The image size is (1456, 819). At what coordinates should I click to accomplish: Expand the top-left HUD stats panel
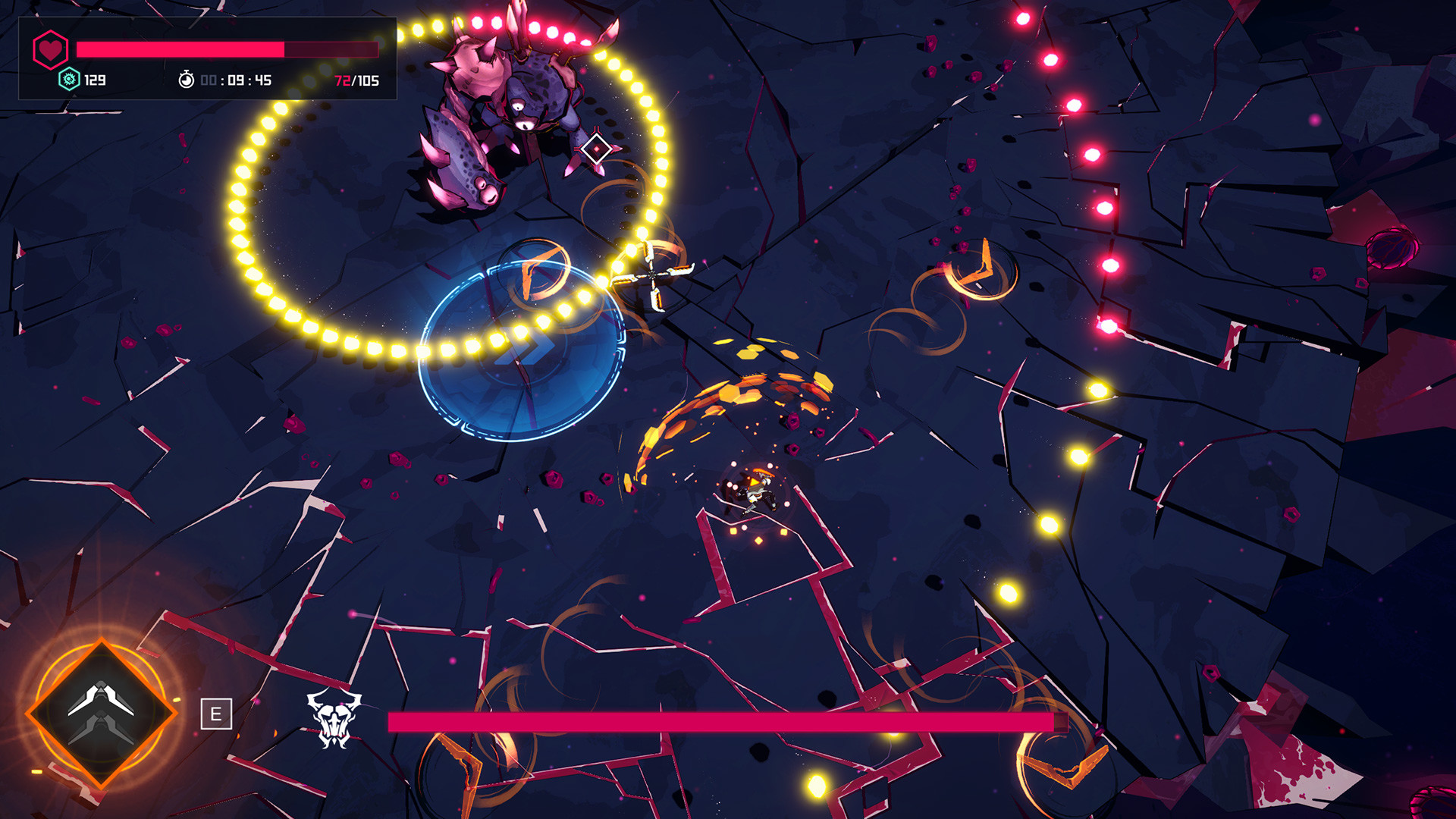pos(209,57)
